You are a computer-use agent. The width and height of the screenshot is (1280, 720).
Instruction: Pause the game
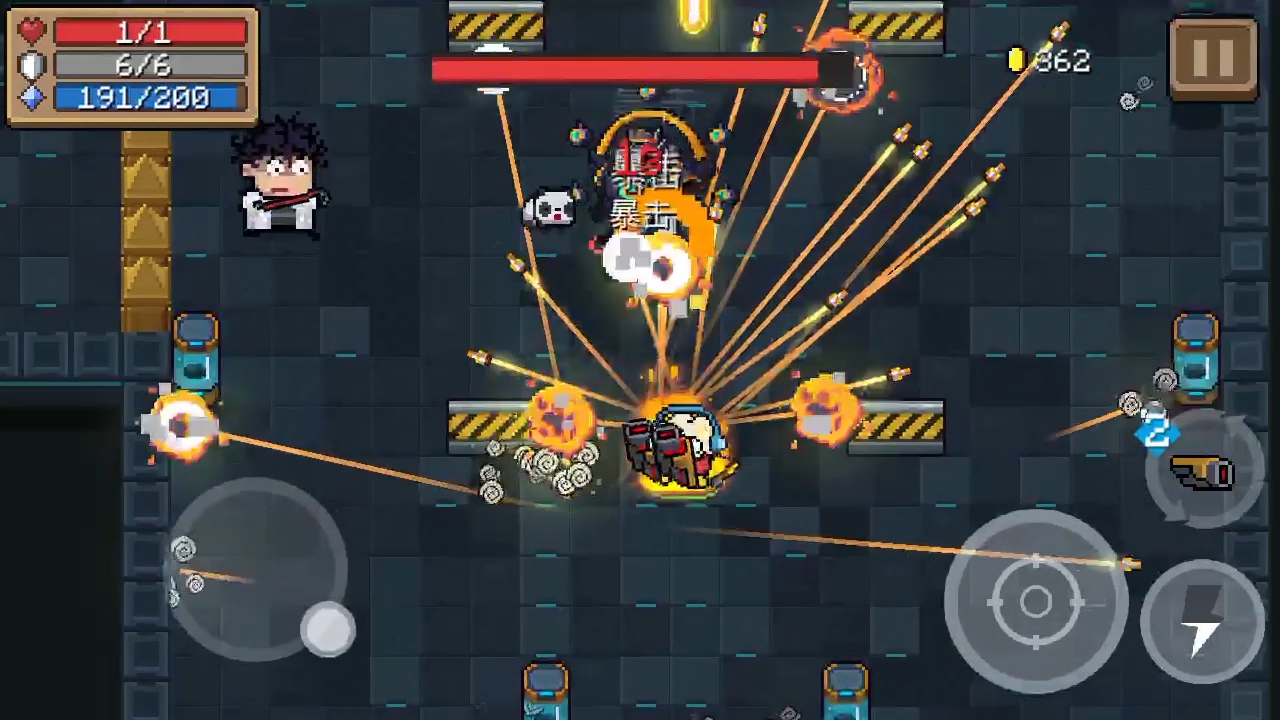pyautogui.click(x=1213, y=58)
